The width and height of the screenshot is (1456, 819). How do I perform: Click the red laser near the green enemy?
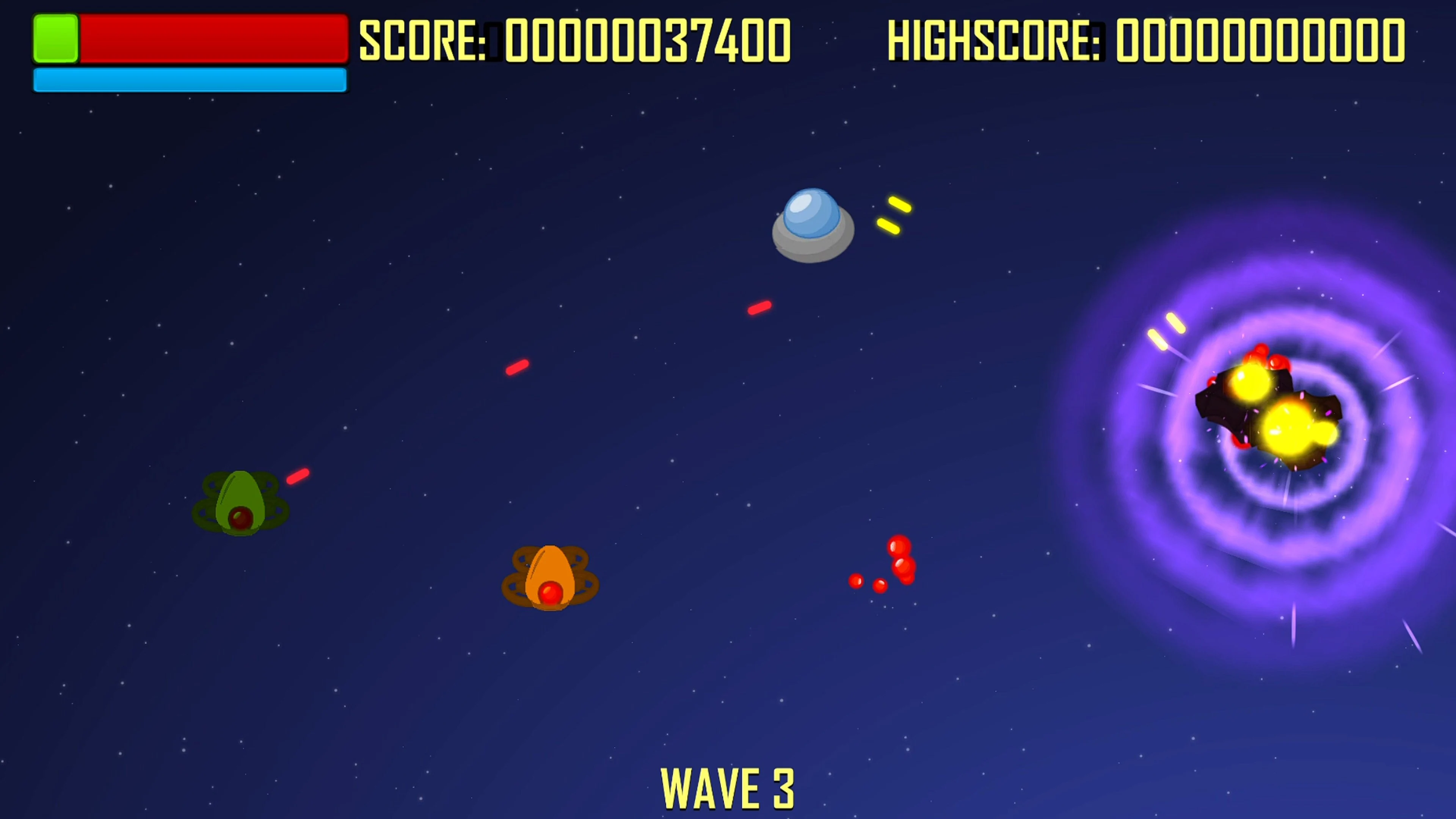tap(298, 477)
